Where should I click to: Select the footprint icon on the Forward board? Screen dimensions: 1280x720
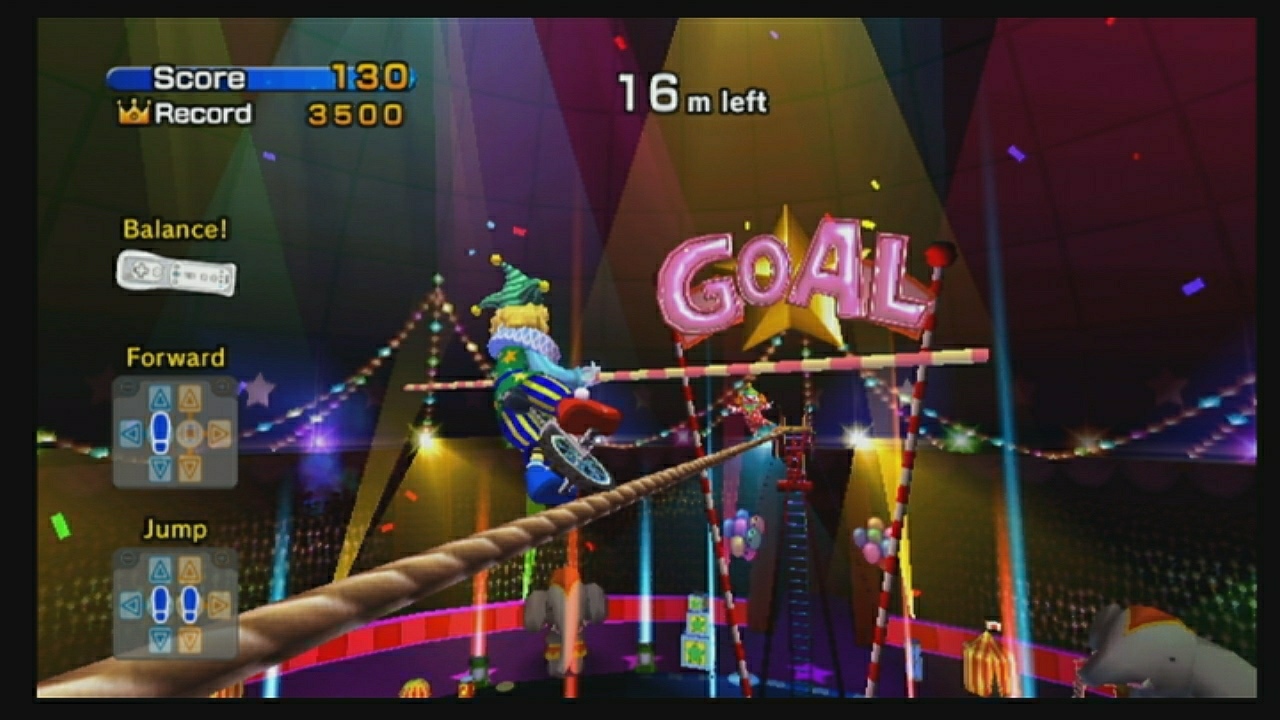click(159, 432)
